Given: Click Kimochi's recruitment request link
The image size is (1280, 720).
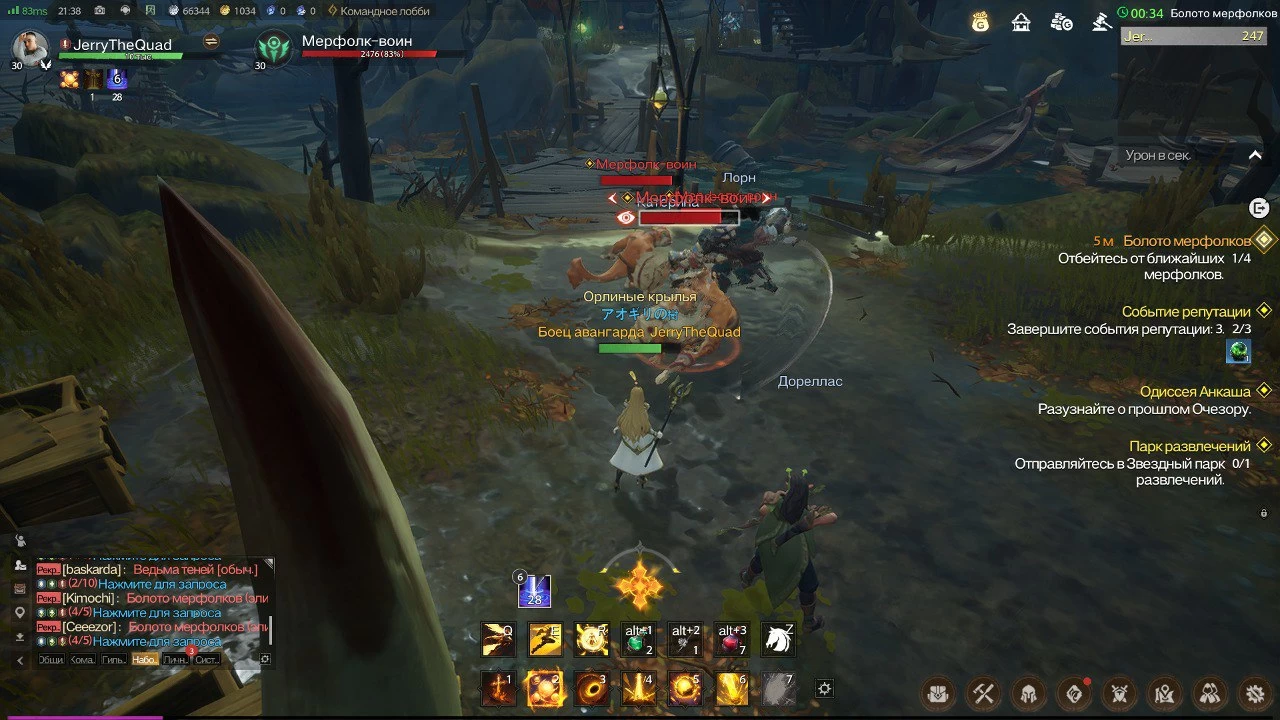Looking at the screenshot, I should click(158, 612).
